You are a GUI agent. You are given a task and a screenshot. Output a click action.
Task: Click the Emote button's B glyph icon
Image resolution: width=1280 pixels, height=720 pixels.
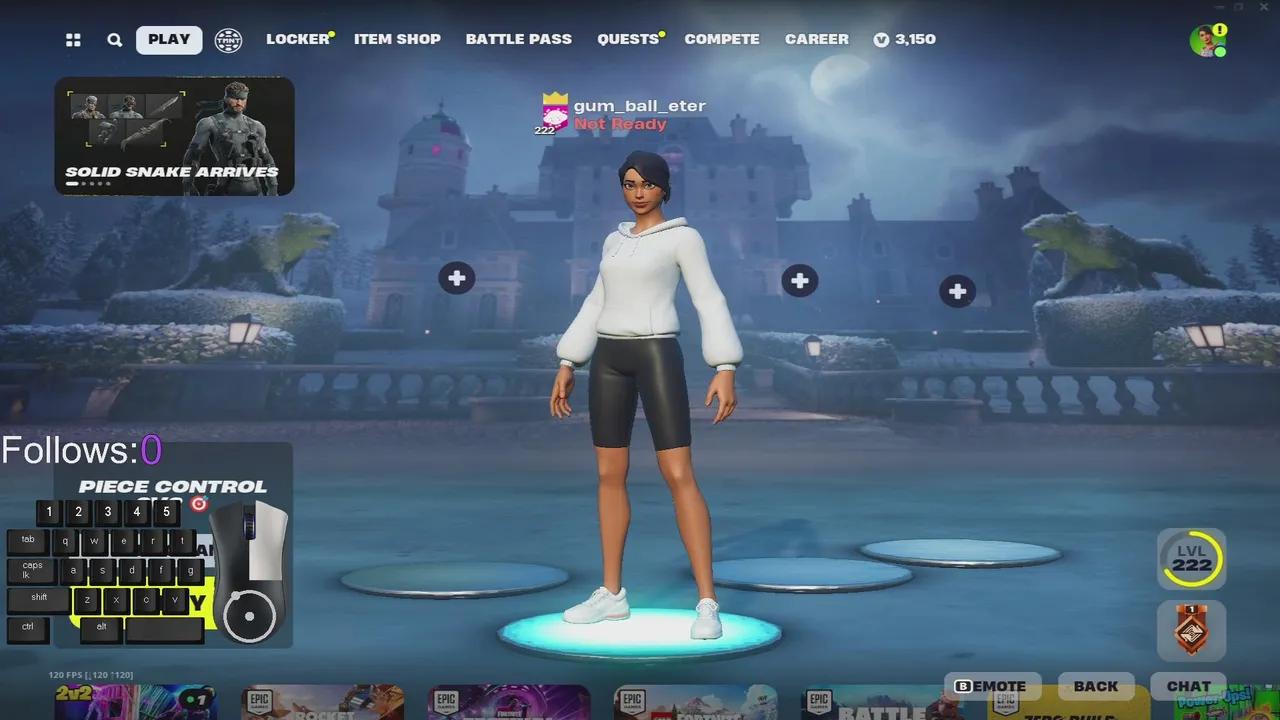(963, 686)
